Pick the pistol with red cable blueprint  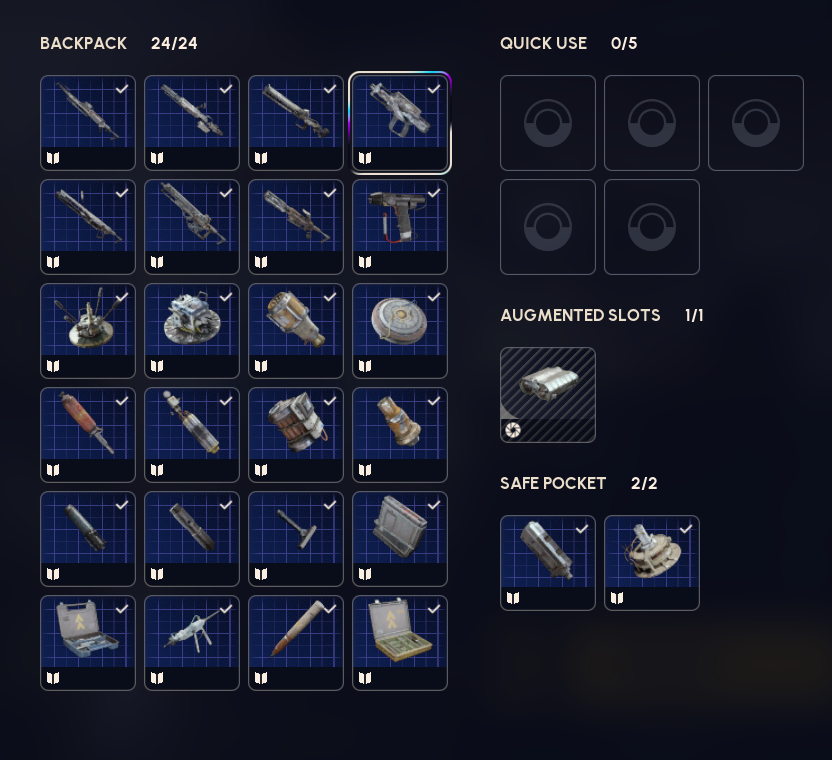tap(400, 226)
